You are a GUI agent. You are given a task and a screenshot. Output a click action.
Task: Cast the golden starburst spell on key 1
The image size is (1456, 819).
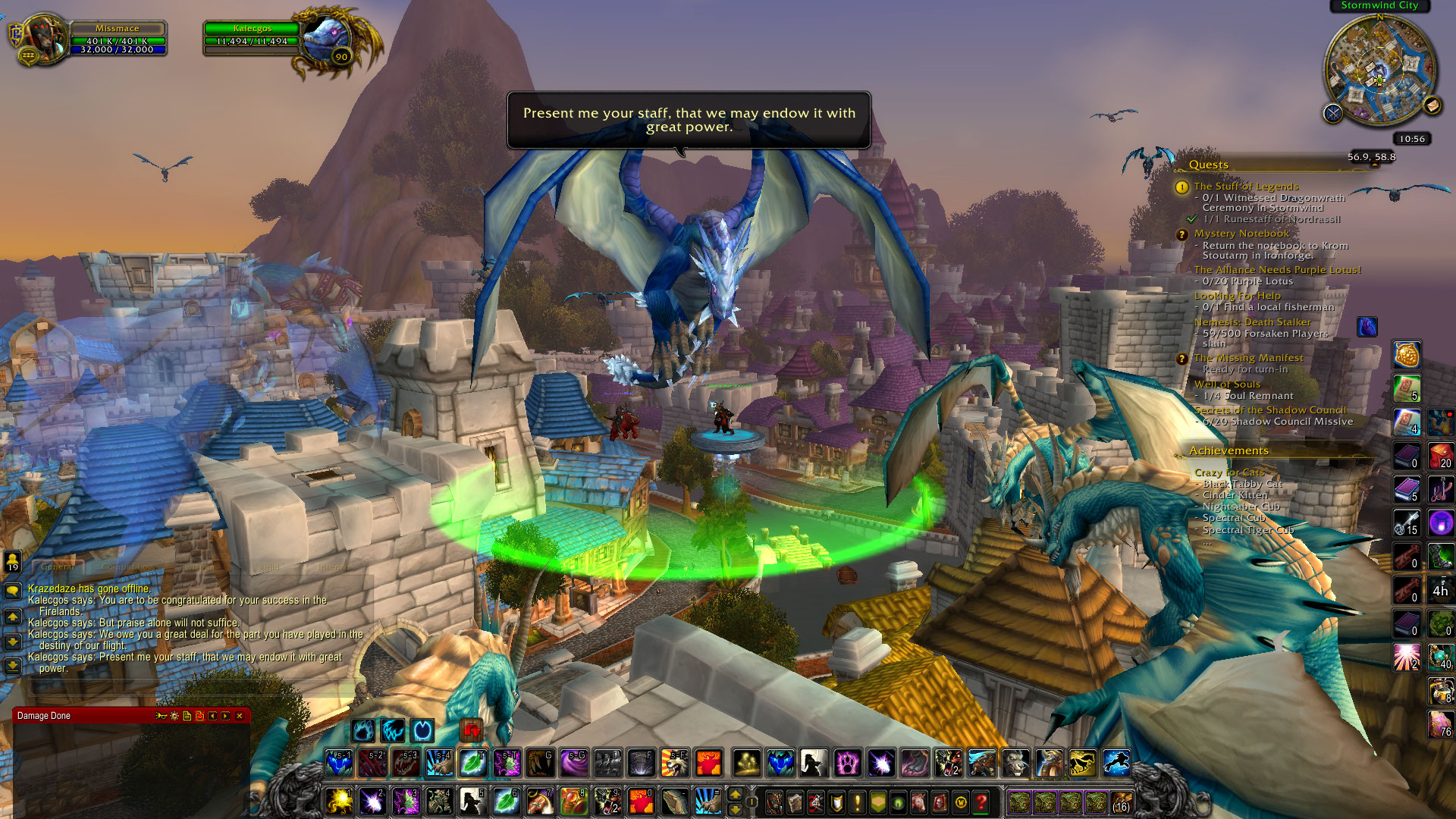[x=339, y=801]
